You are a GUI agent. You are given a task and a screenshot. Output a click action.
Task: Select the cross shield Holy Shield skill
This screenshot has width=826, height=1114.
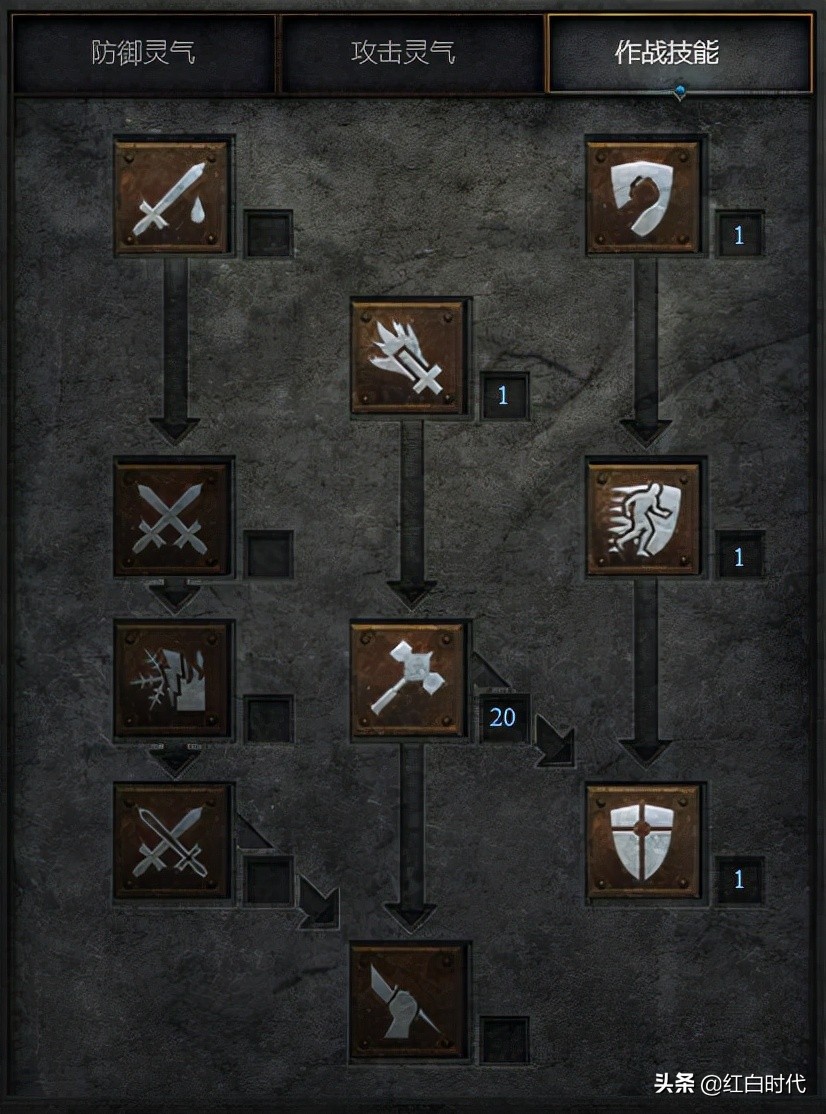[x=645, y=842]
